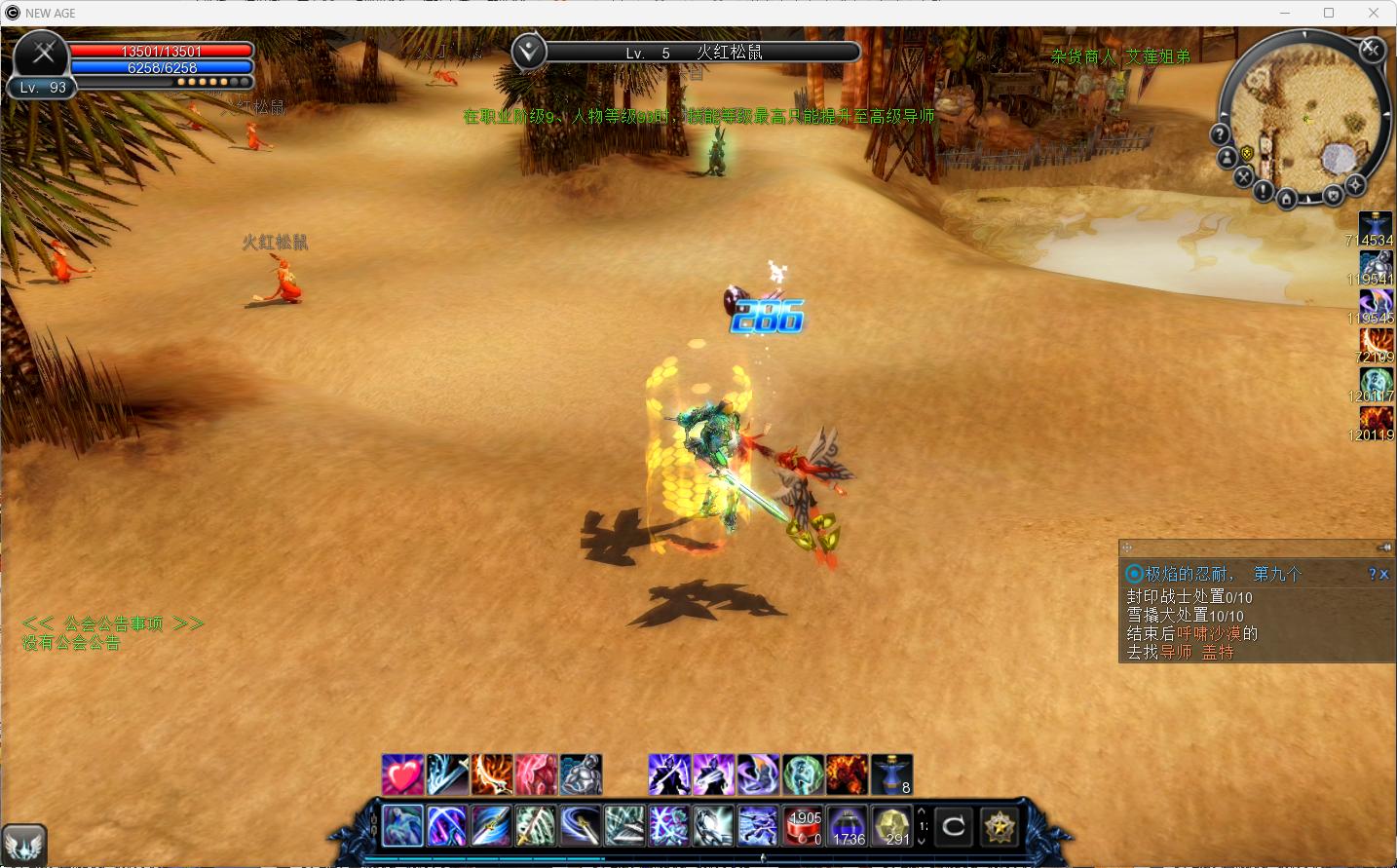
Task: Click the exclamation mark button below minimap
Action: pyautogui.click(x=1263, y=192)
